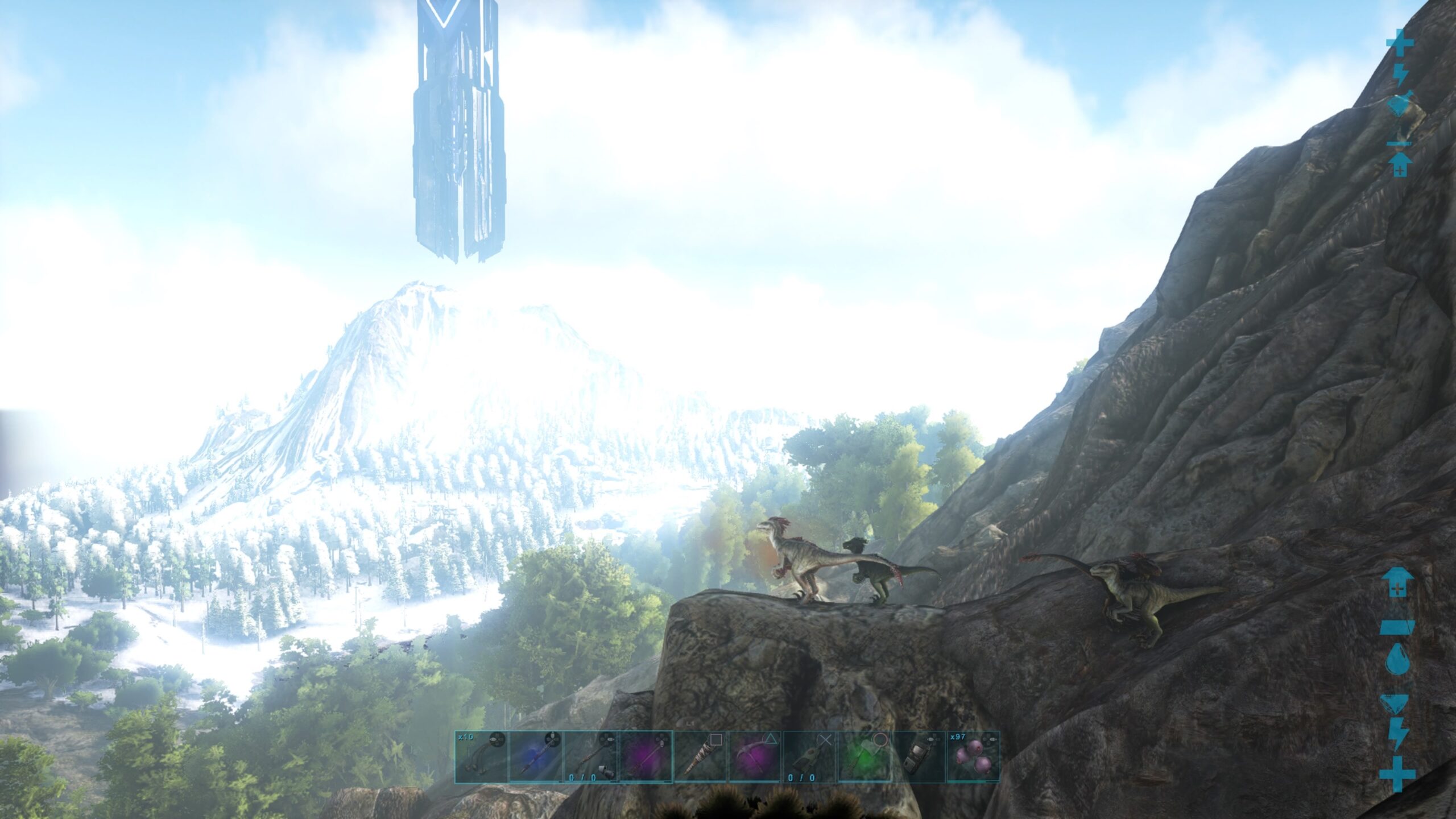This screenshot has width=1456, height=819.
Task: Equip the blue-glowing spear
Action: (x=536, y=756)
